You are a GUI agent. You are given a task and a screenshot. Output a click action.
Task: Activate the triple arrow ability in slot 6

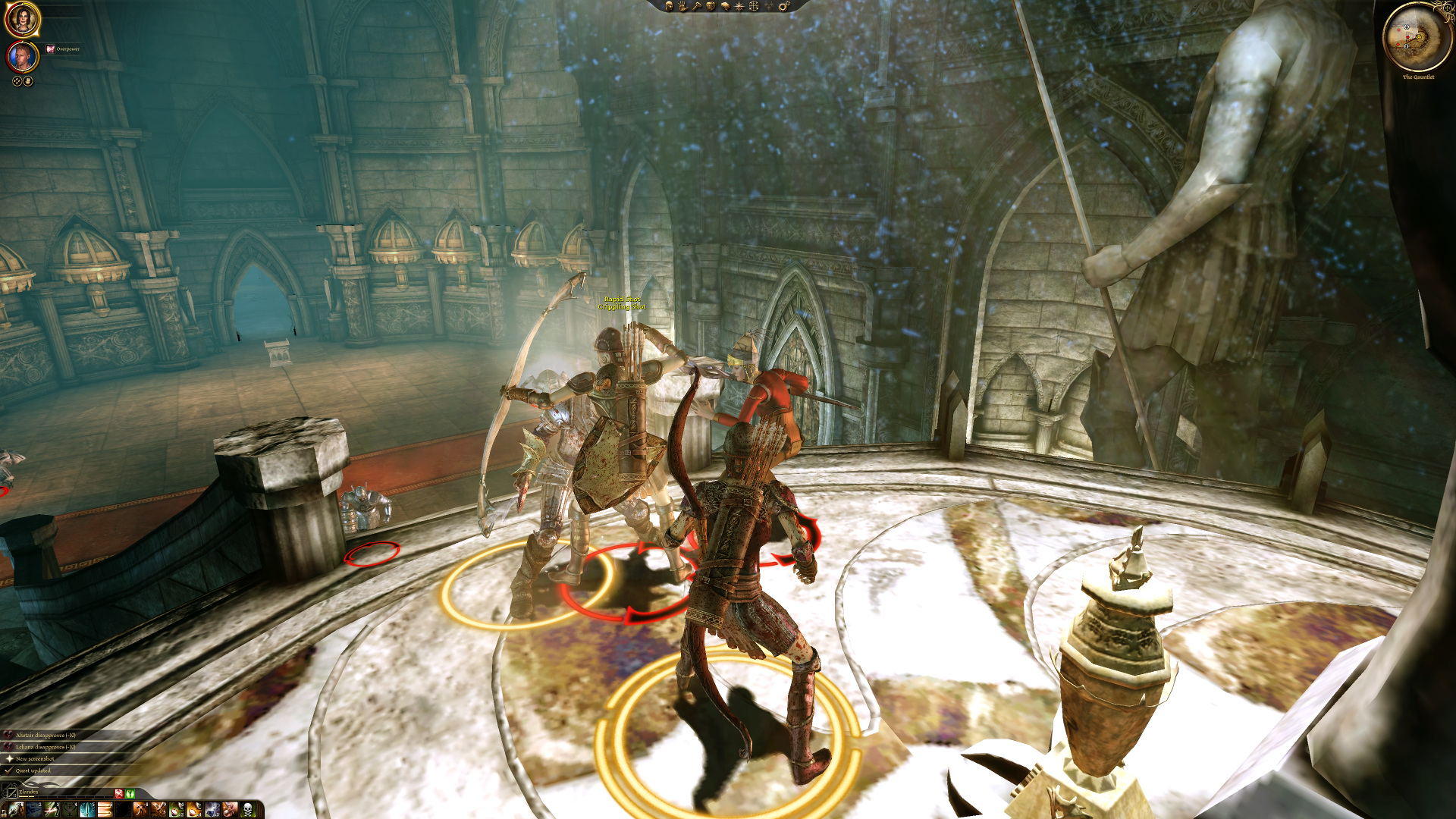click(105, 810)
